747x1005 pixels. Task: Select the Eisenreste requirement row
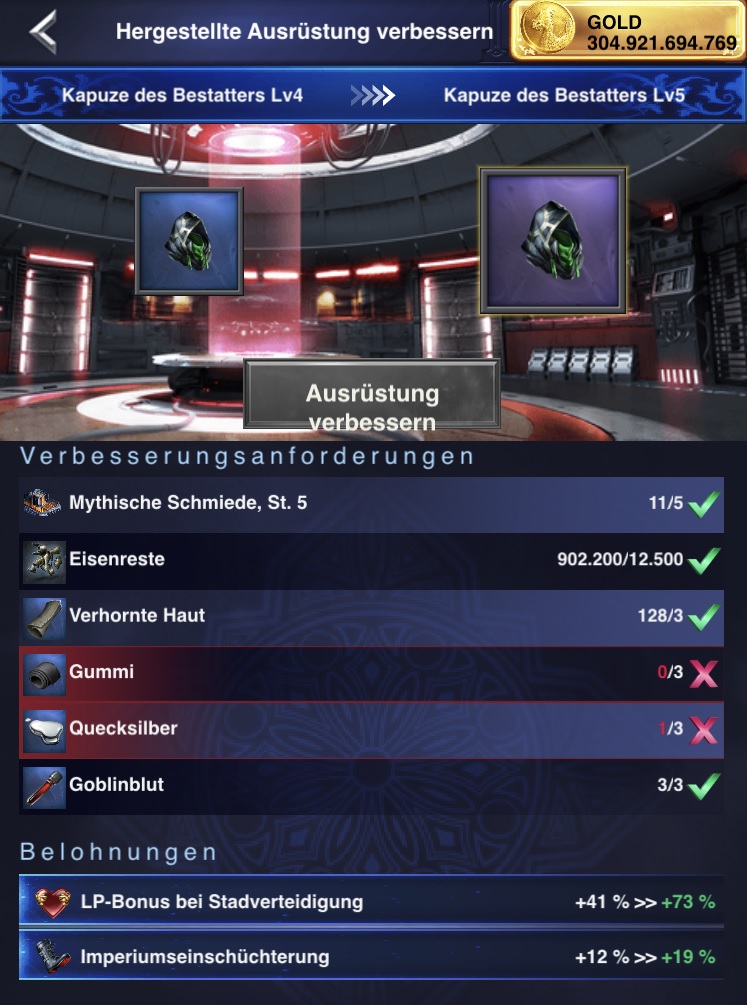pyautogui.click(x=372, y=560)
